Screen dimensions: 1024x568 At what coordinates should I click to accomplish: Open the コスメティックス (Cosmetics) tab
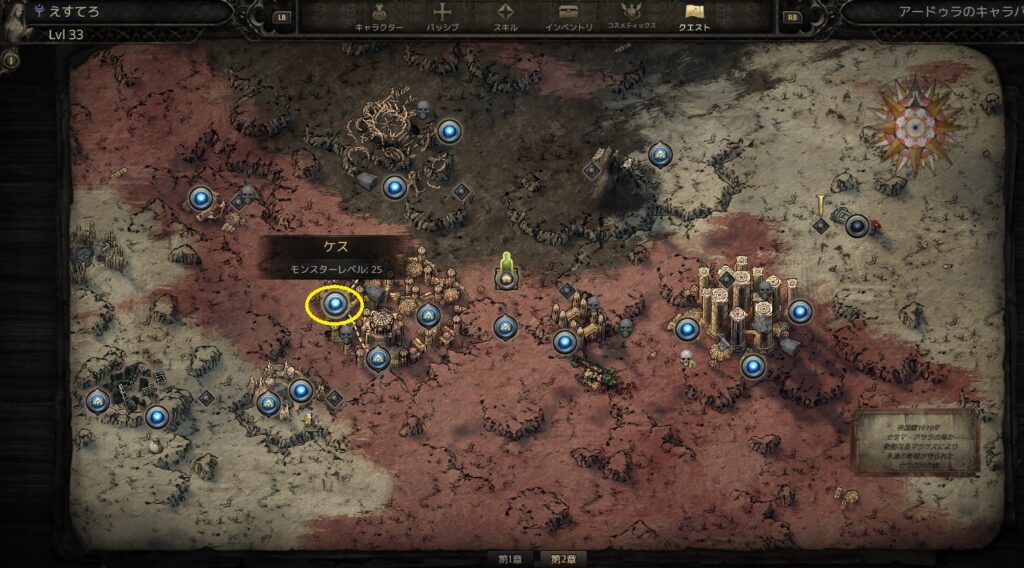pyautogui.click(x=631, y=18)
